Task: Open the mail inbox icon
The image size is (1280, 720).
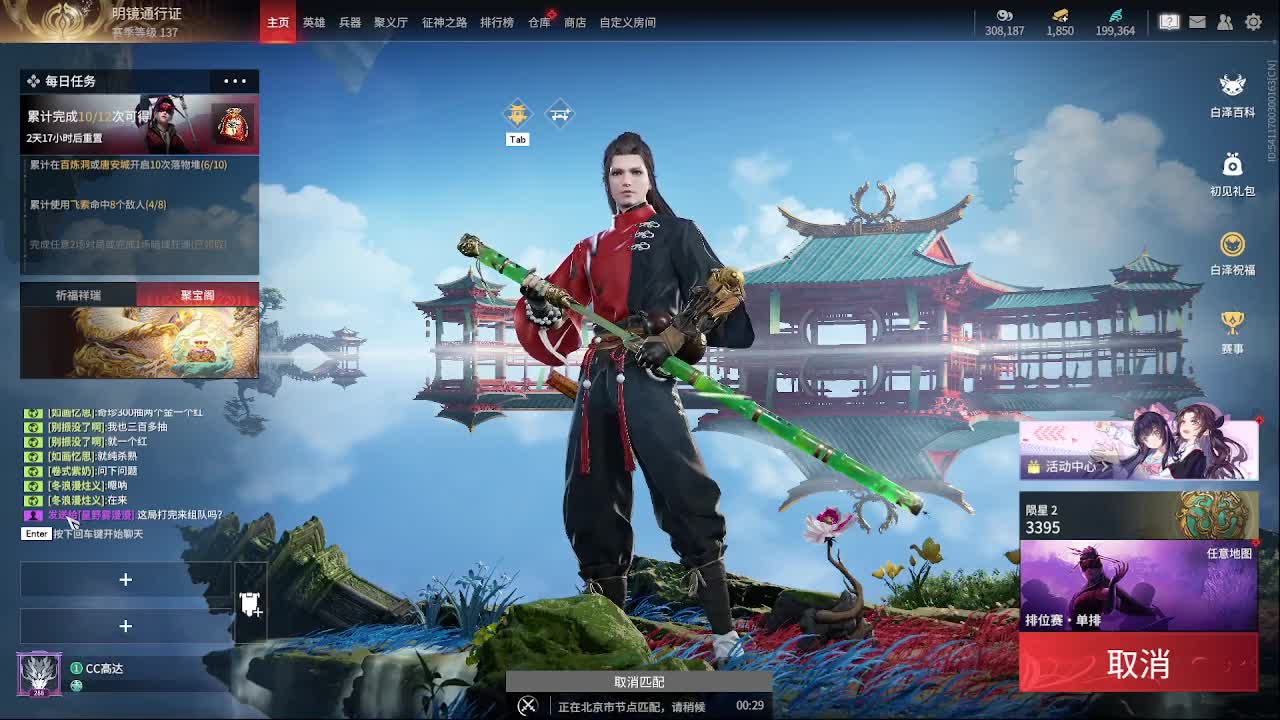Action: [1197, 20]
